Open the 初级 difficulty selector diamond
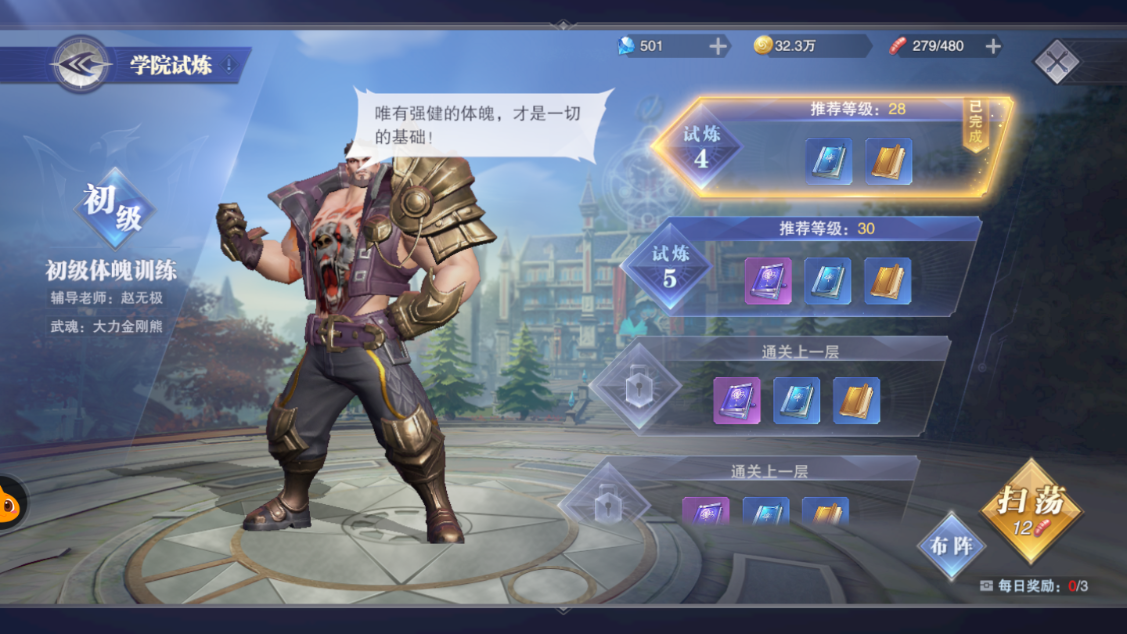The width and height of the screenshot is (1127, 634). (113, 207)
